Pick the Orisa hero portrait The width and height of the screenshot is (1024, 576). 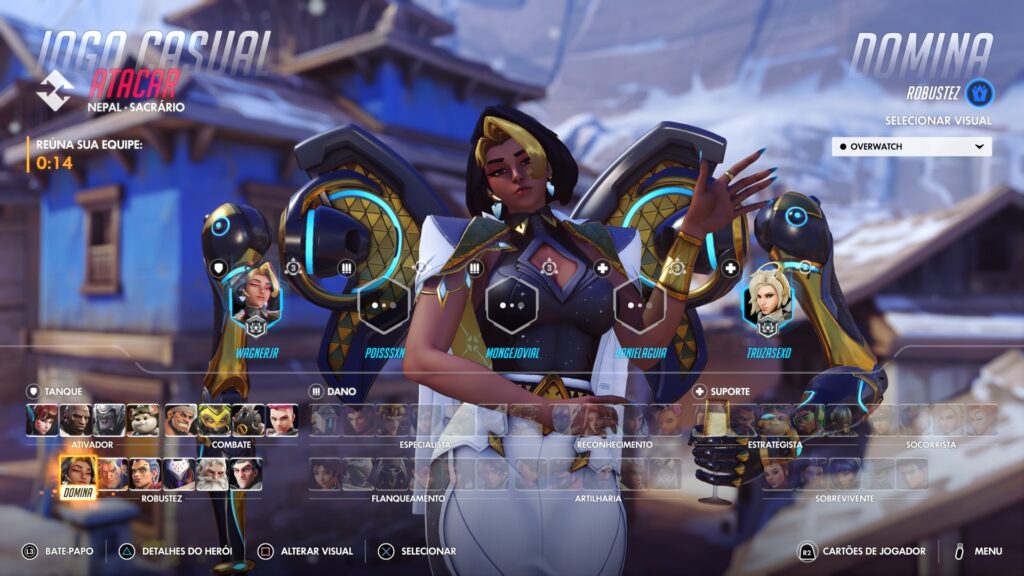coord(215,420)
